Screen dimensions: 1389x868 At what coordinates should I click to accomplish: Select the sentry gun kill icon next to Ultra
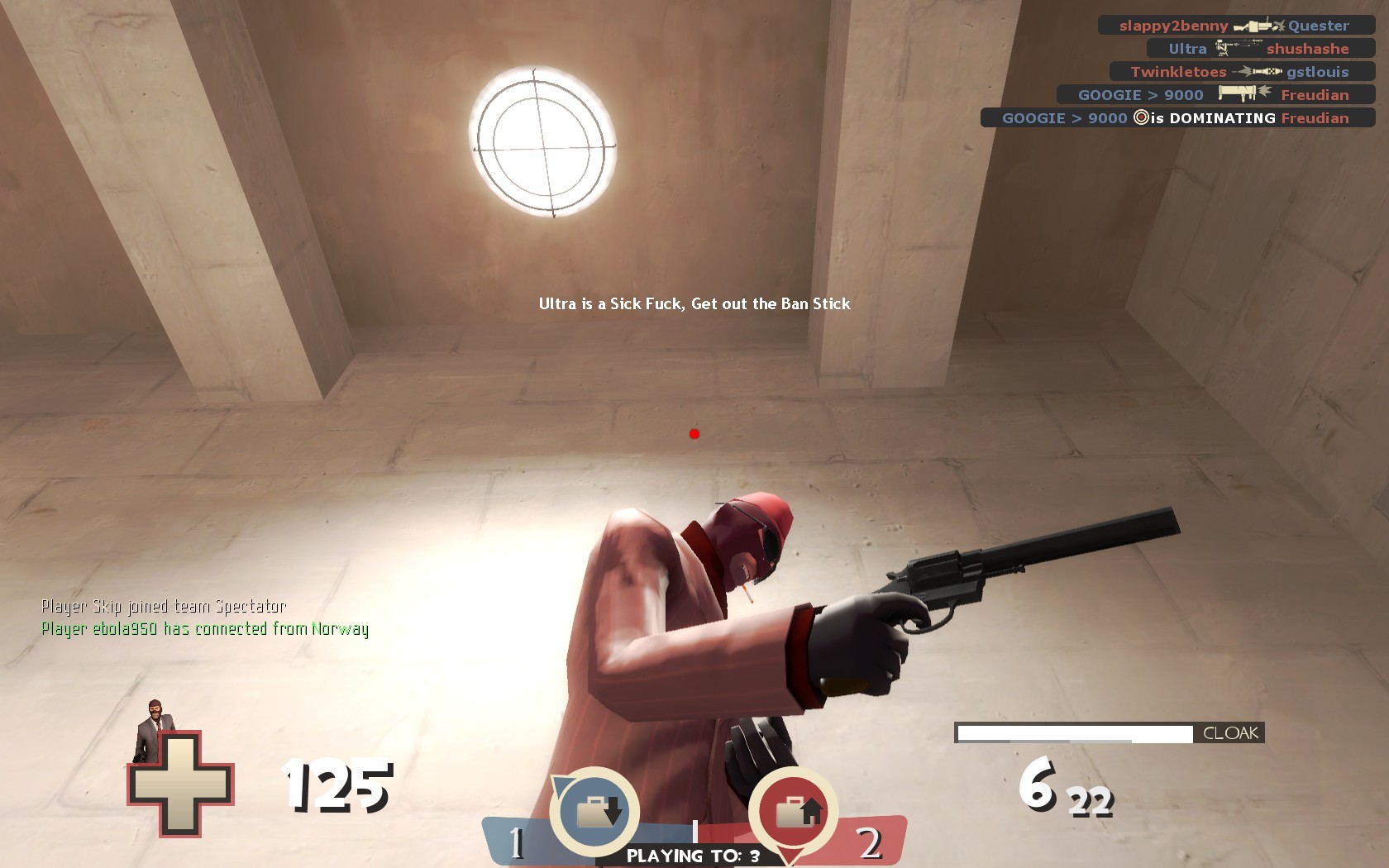[1236, 48]
